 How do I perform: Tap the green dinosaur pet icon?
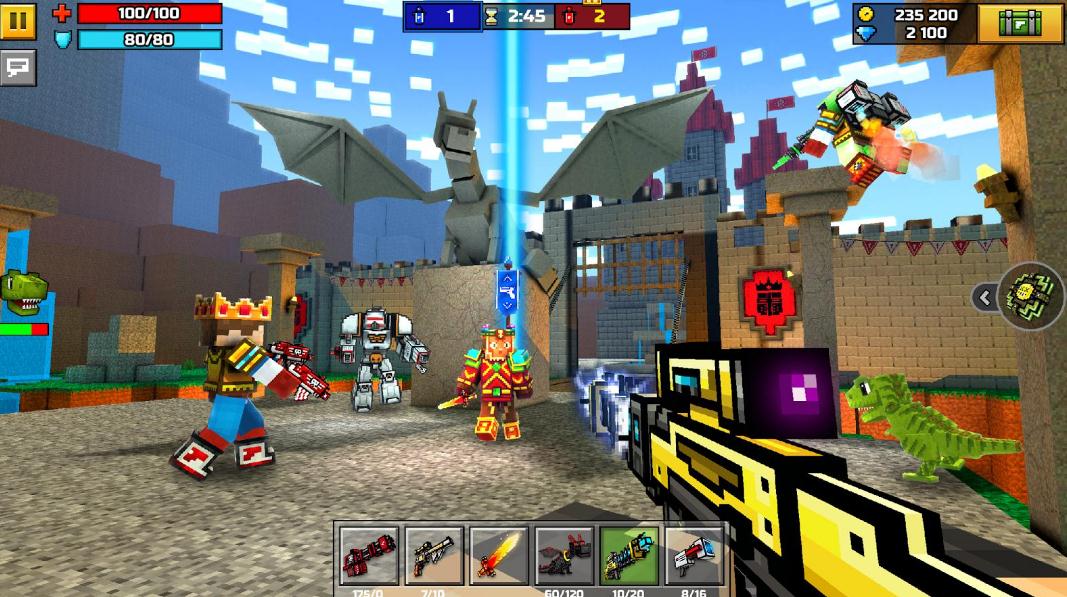point(23,290)
